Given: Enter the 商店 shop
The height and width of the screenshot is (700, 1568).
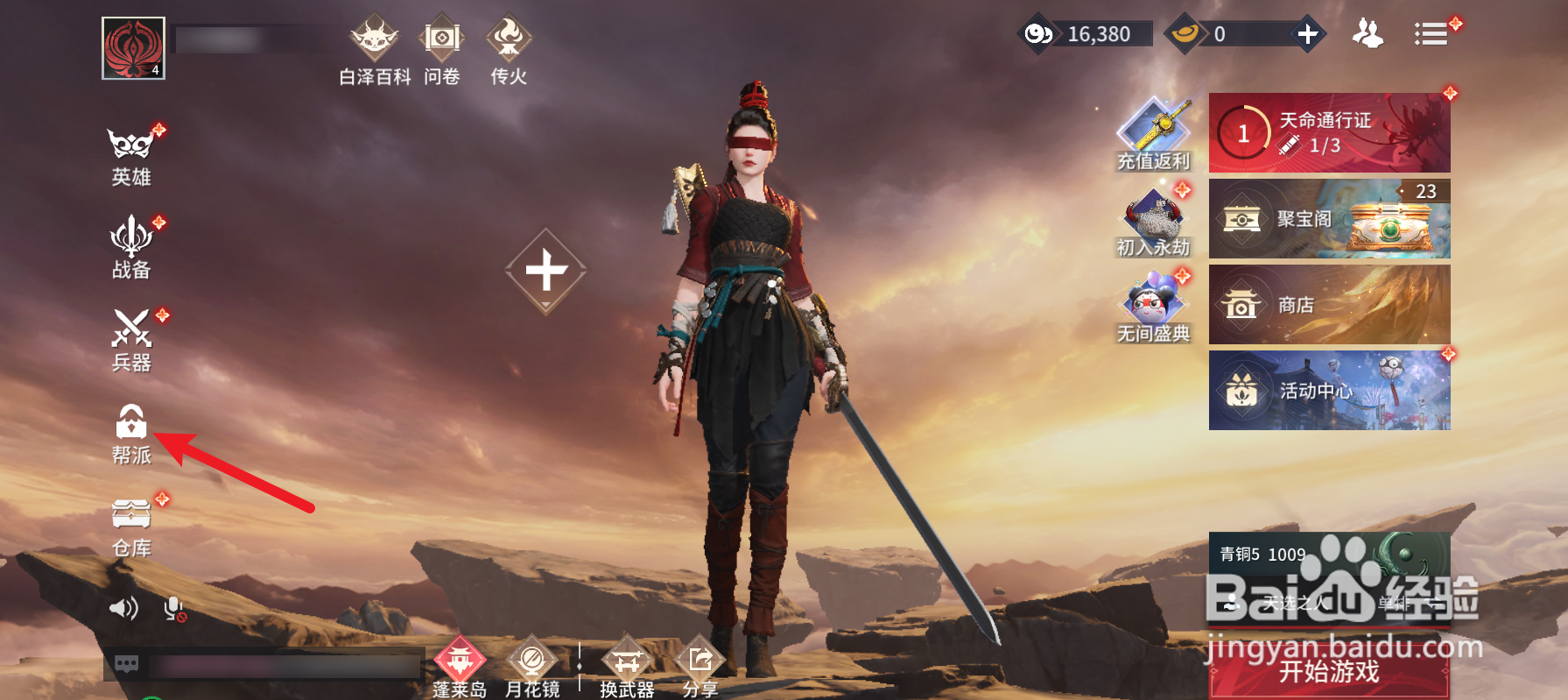Looking at the screenshot, I should point(1329,305).
